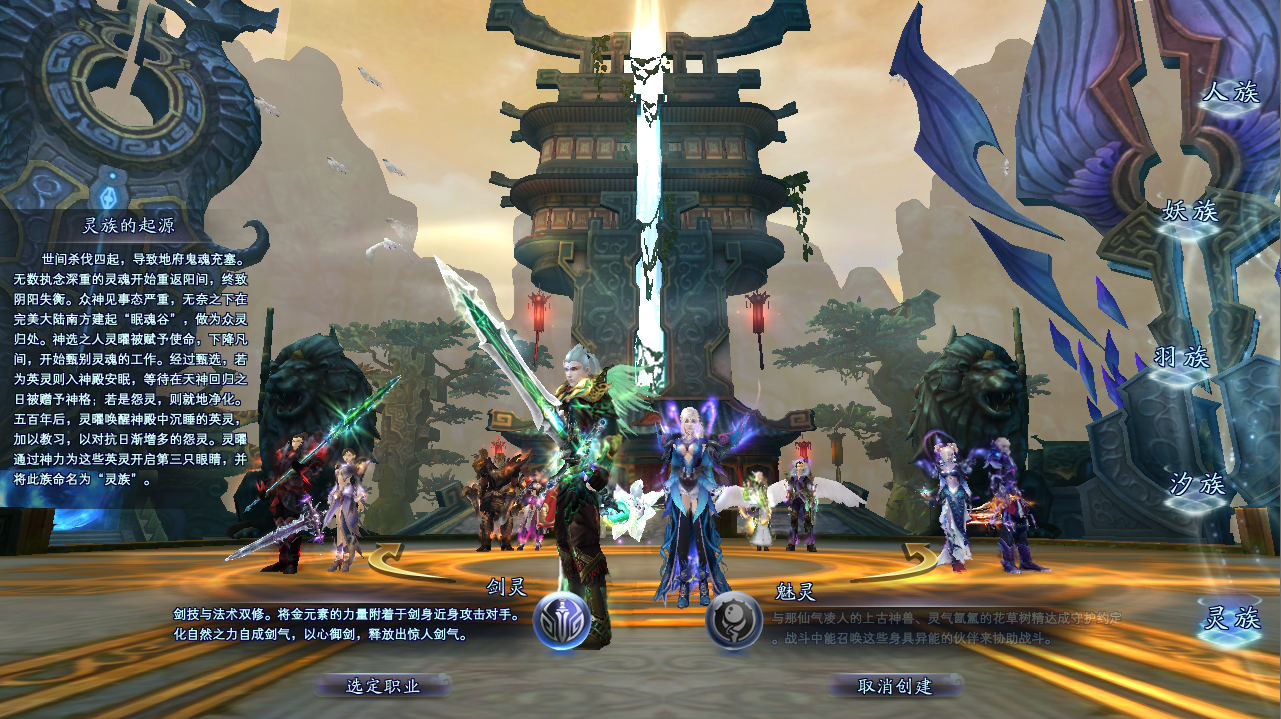Select the 人族 race tab
This screenshot has height=719, width=1281.
1231,93
